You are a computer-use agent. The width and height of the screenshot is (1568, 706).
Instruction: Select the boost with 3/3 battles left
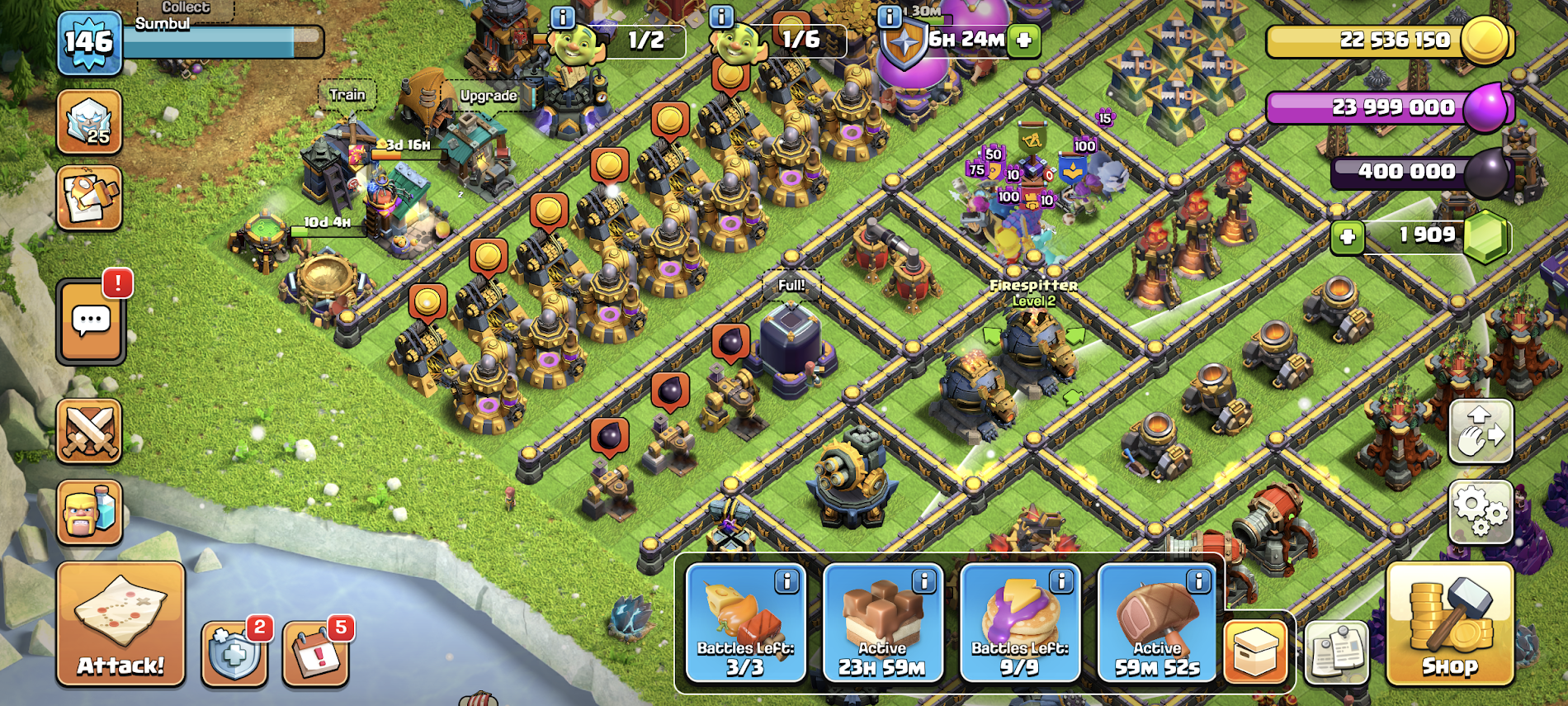[x=745, y=623]
